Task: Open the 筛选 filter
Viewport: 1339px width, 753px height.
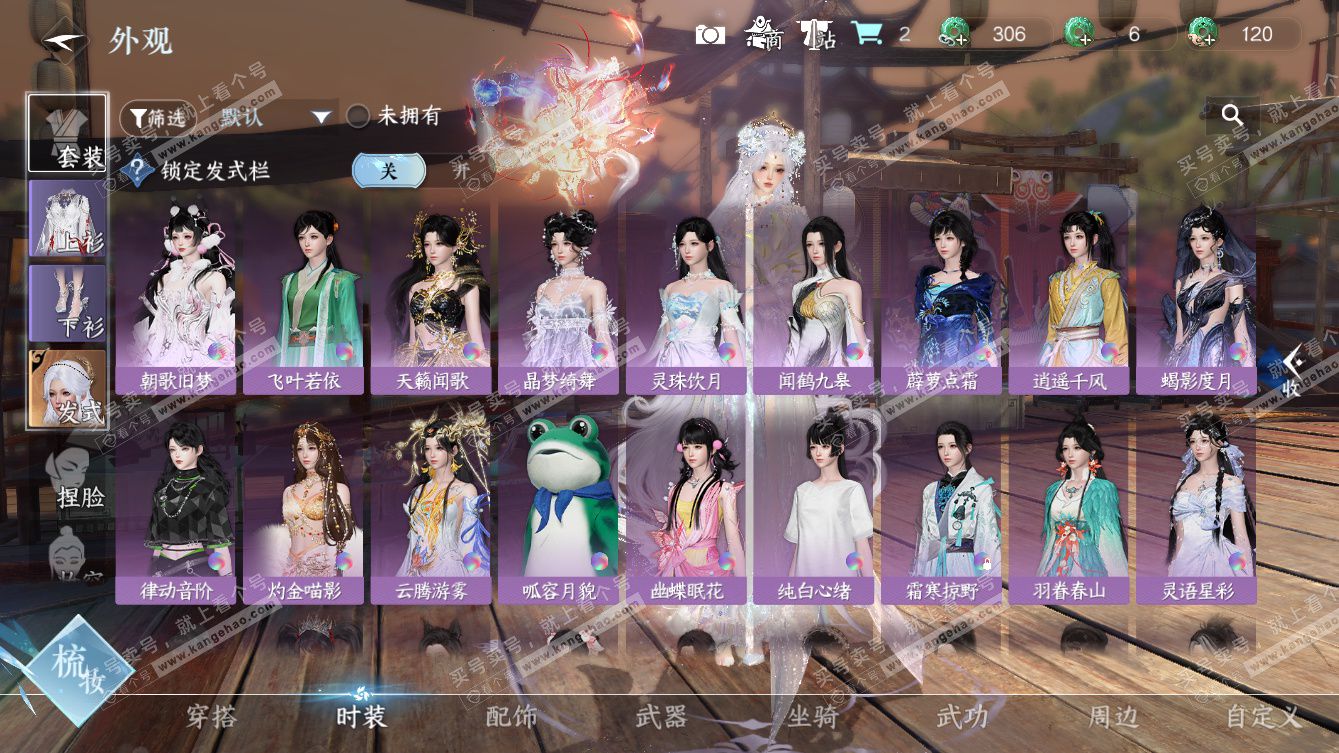Action: [x=157, y=117]
